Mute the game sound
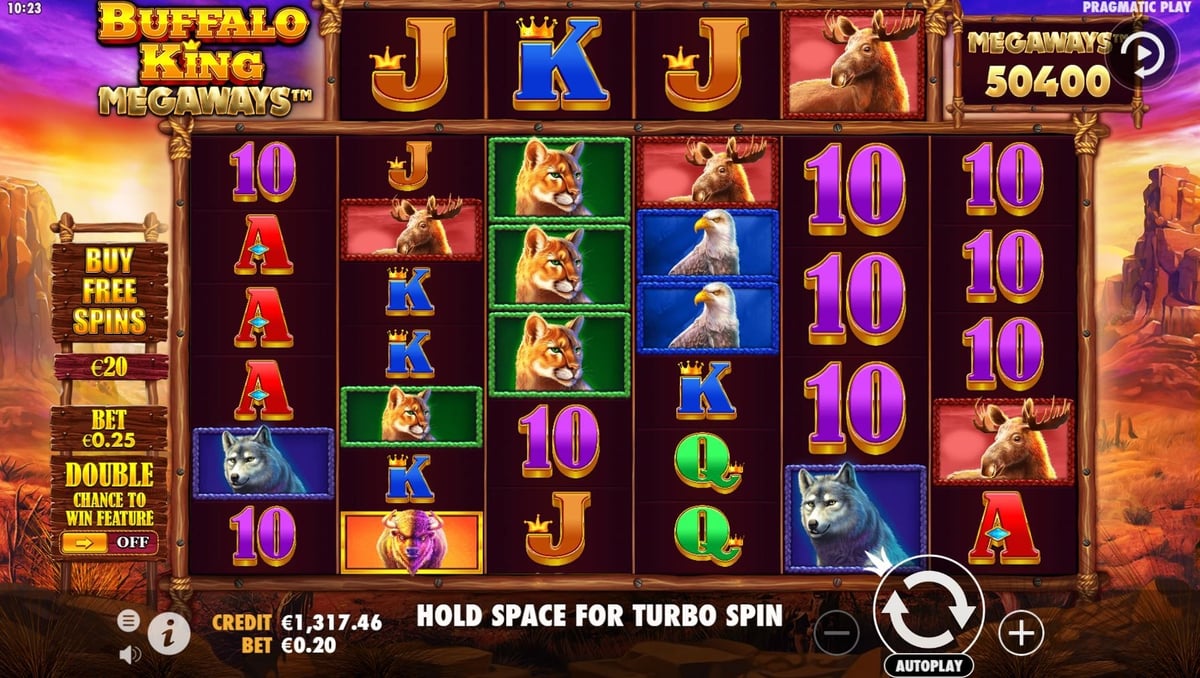The width and height of the screenshot is (1200, 678). 129,655
